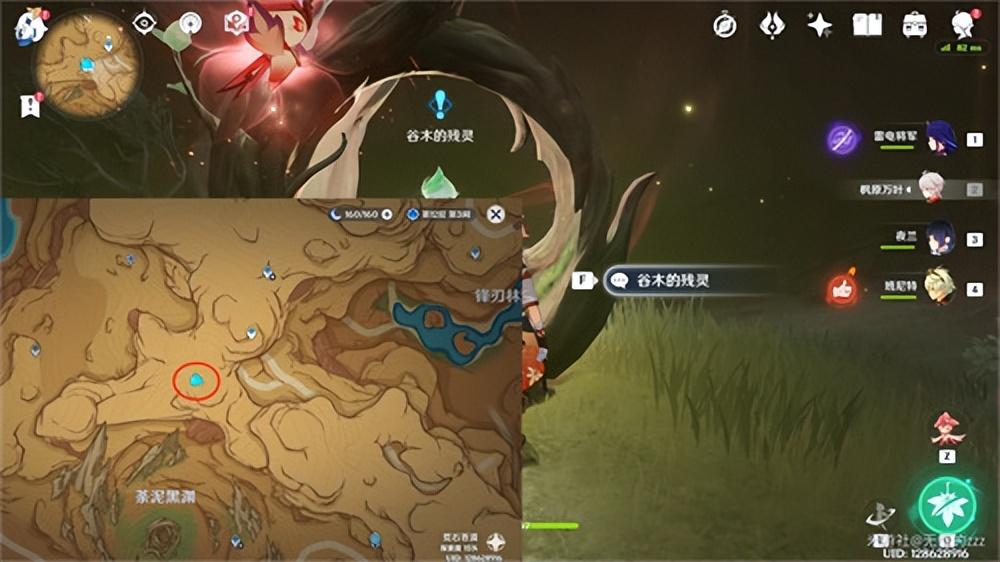The width and height of the screenshot is (1000, 562).
Task: Switch to party member 雷电将军
Action: point(941,139)
